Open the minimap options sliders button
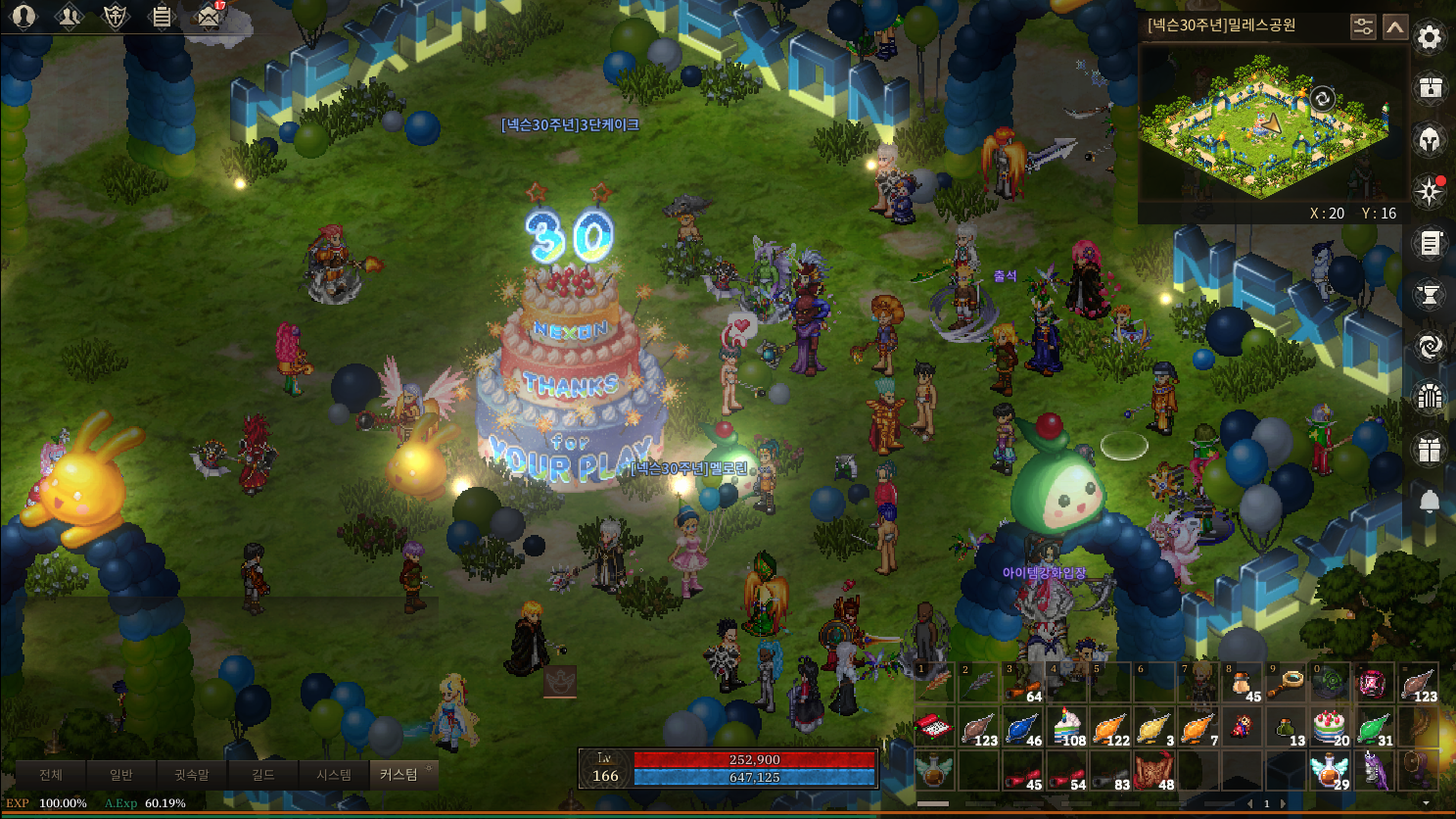This screenshot has width=1456, height=819. [1363, 26]
